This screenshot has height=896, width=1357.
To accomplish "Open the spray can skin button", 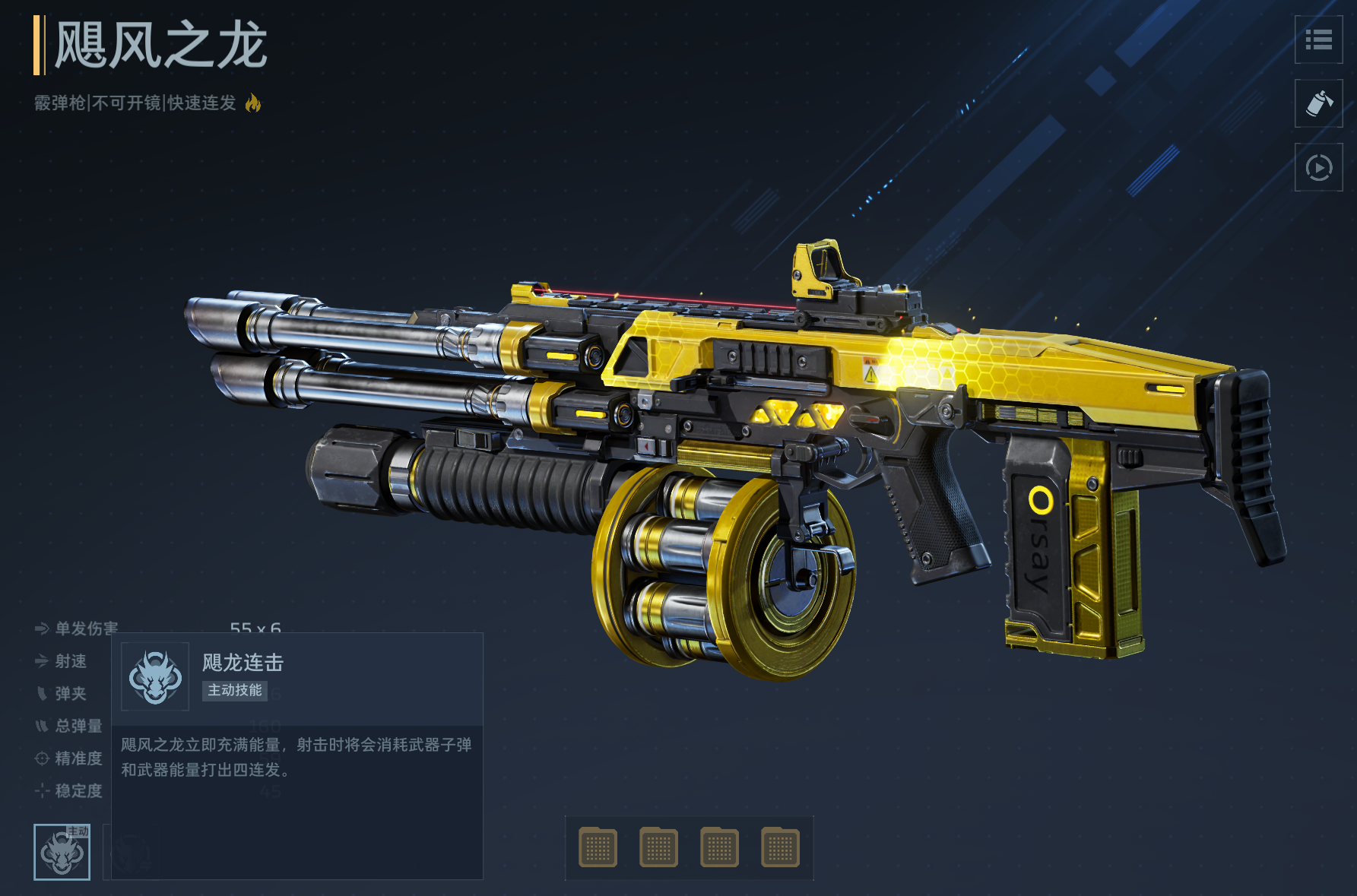I will point(1318,103).
